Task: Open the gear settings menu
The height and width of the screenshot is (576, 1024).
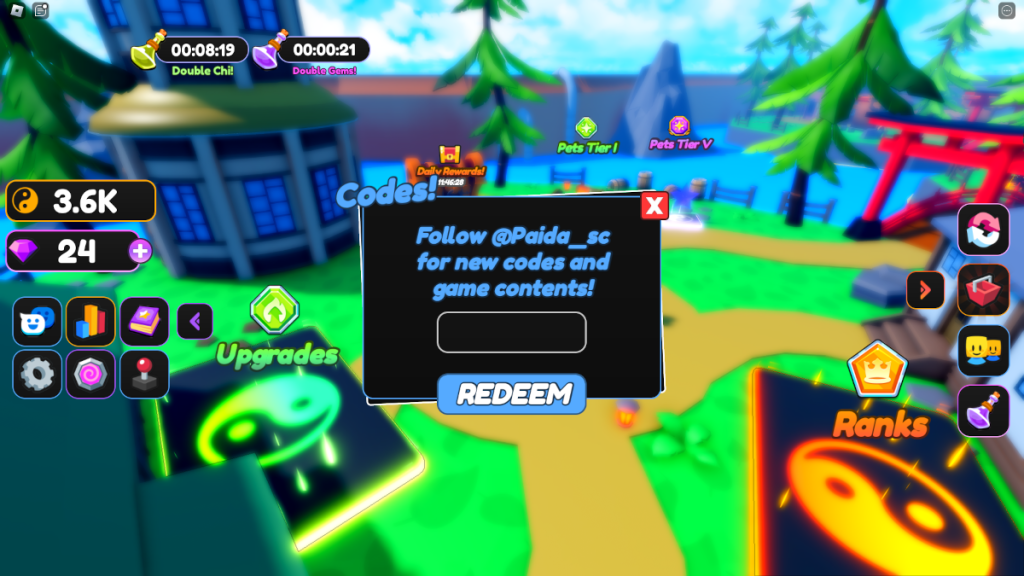Action: (37, 375)
